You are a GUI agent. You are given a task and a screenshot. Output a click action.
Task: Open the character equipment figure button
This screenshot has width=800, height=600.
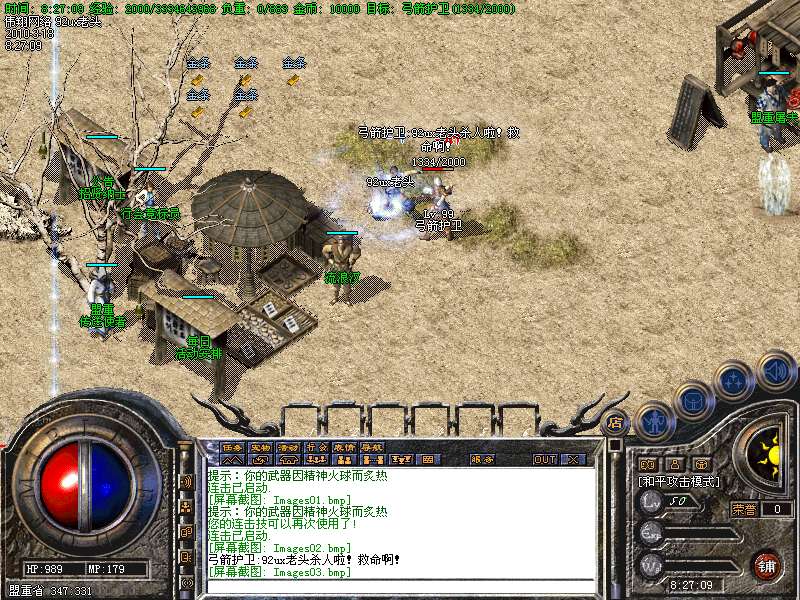653,420
